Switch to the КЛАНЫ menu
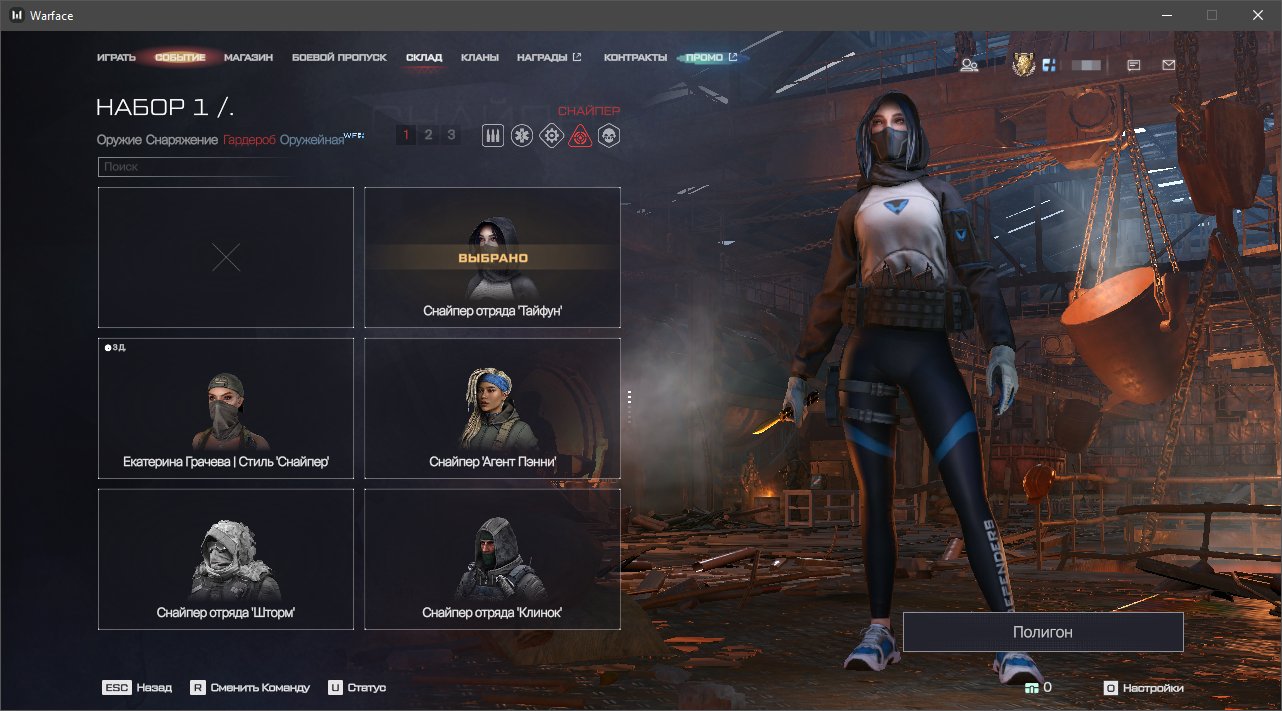Viewport: 1282px width, 711px height. (480, 58)
